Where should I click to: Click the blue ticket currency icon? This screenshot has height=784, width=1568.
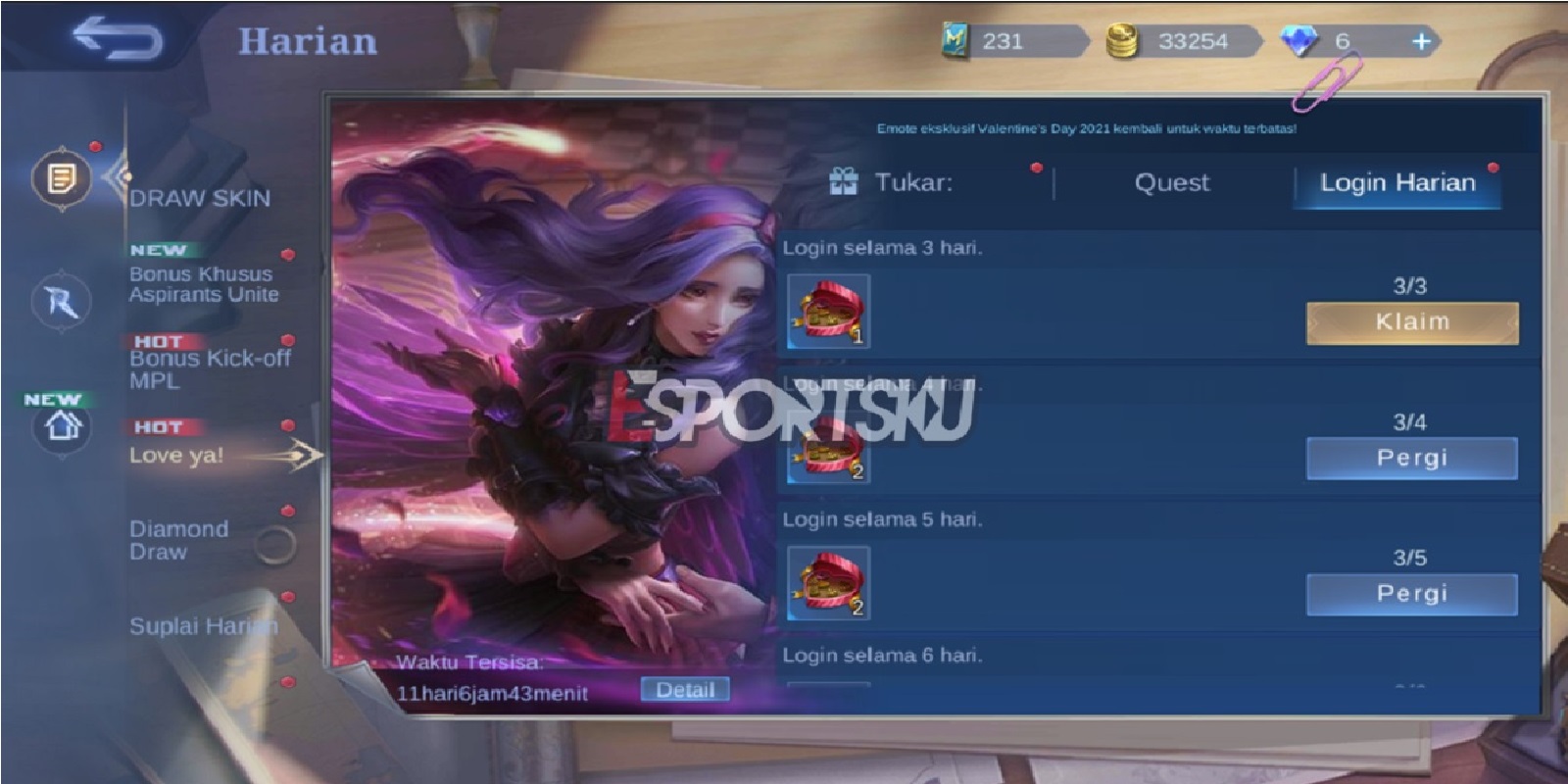[x=955, y=41]
